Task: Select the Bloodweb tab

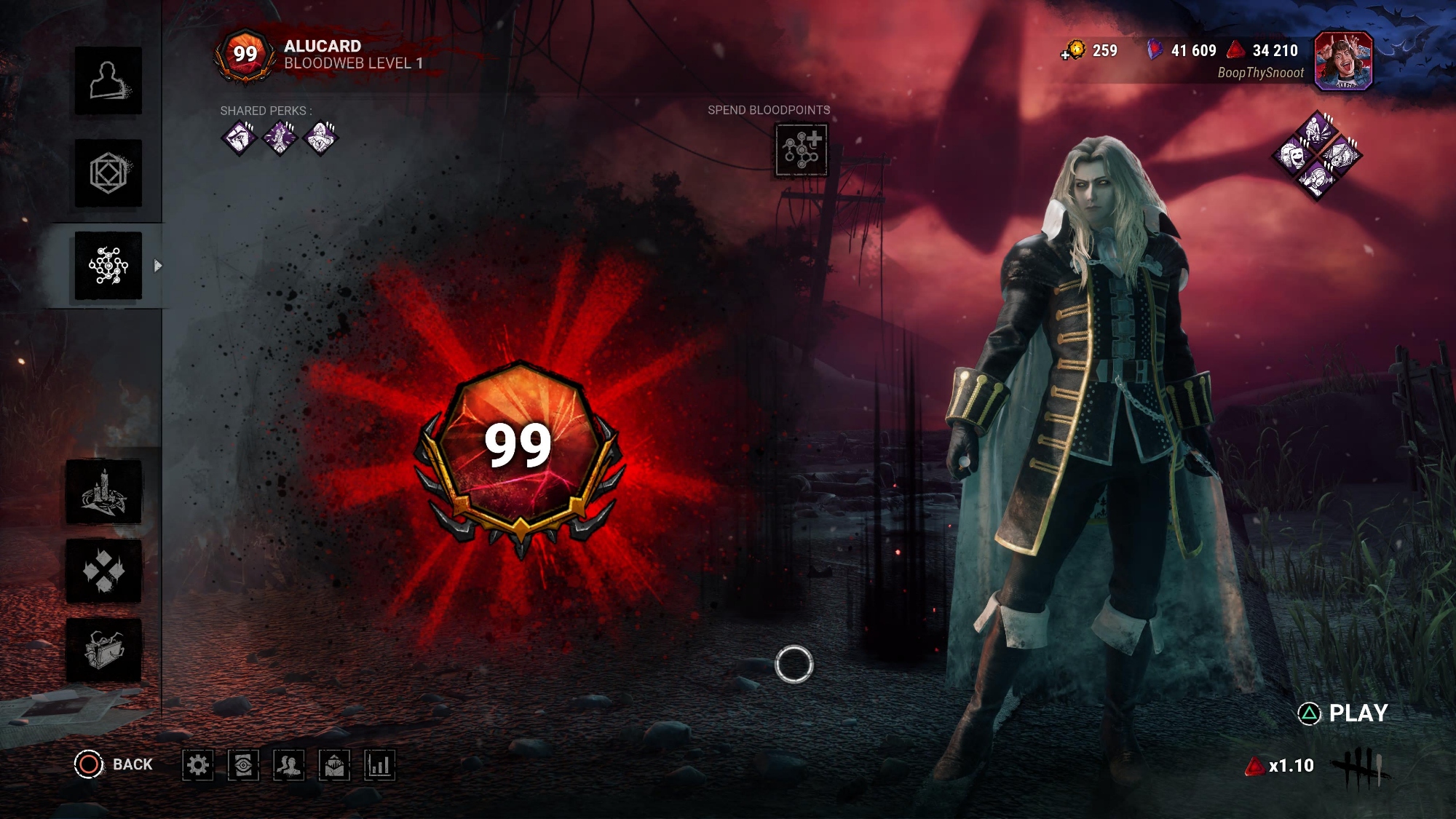Action: [108, 266]
